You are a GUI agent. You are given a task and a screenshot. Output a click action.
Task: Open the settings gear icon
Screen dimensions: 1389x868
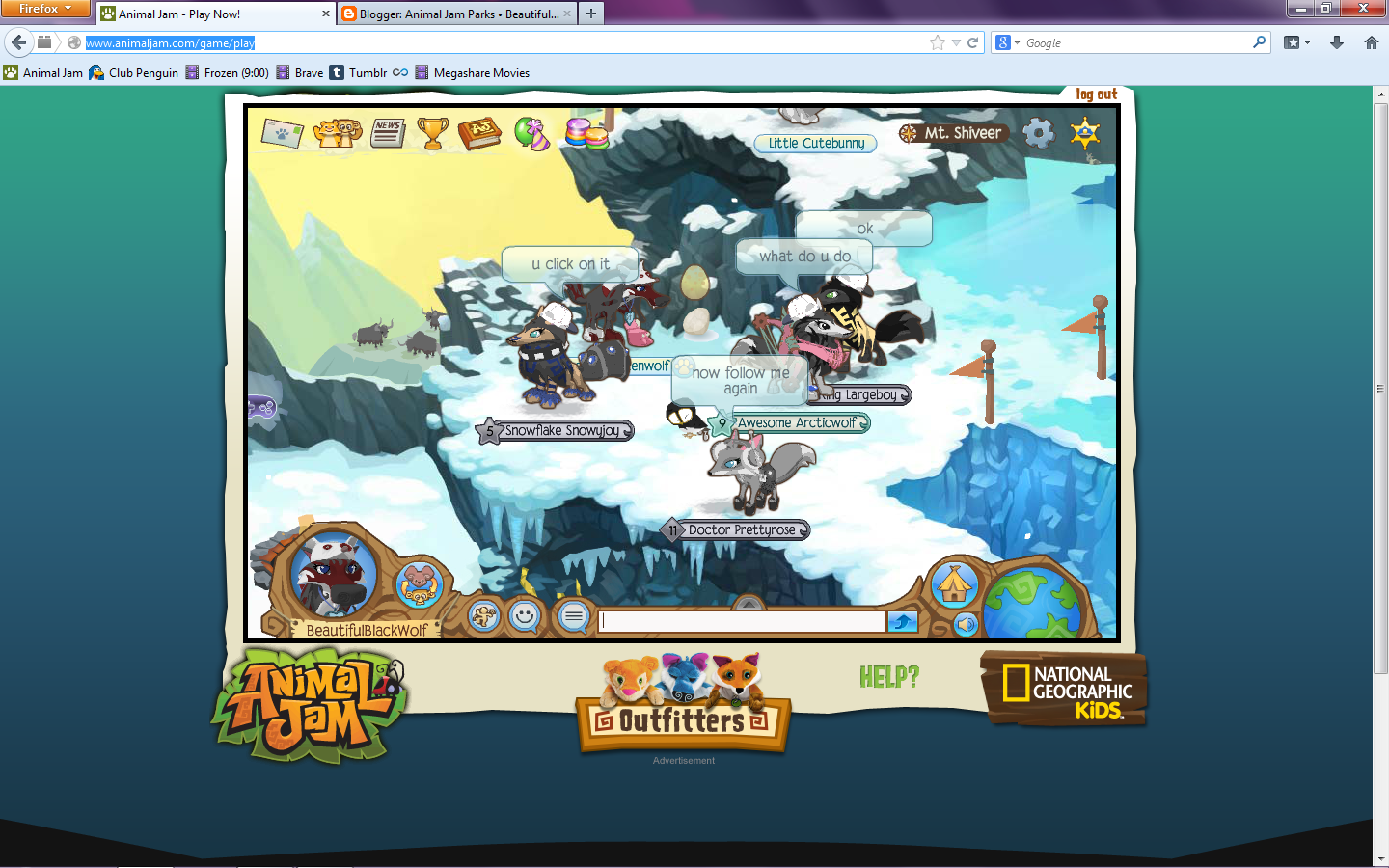coord(1039,133)
